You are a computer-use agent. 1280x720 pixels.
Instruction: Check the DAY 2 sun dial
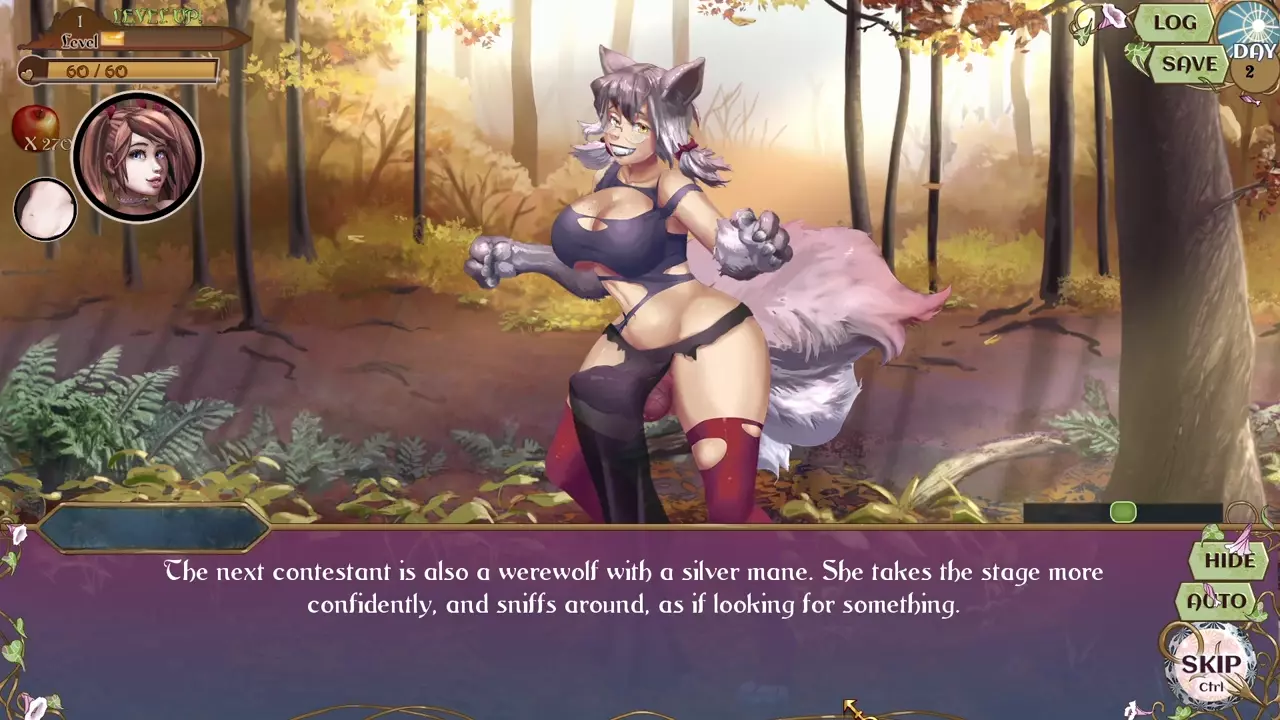click(1250, 47)
